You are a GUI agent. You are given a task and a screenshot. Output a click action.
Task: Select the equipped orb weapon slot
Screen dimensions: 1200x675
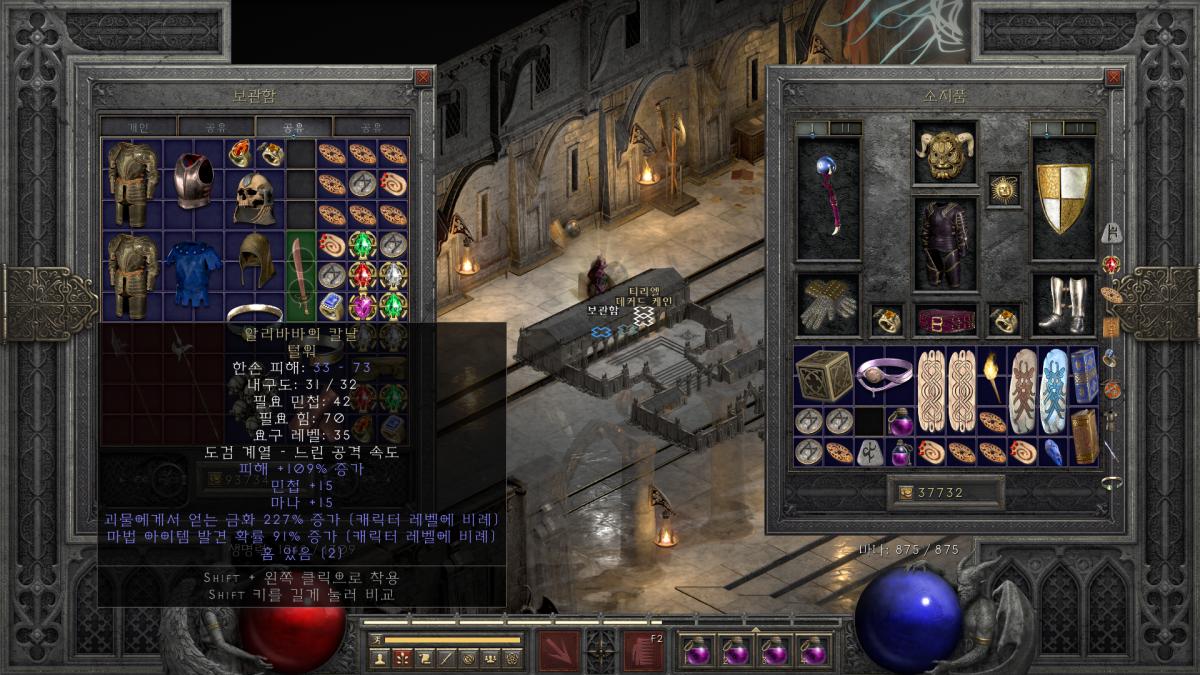(x=828, y=197)
